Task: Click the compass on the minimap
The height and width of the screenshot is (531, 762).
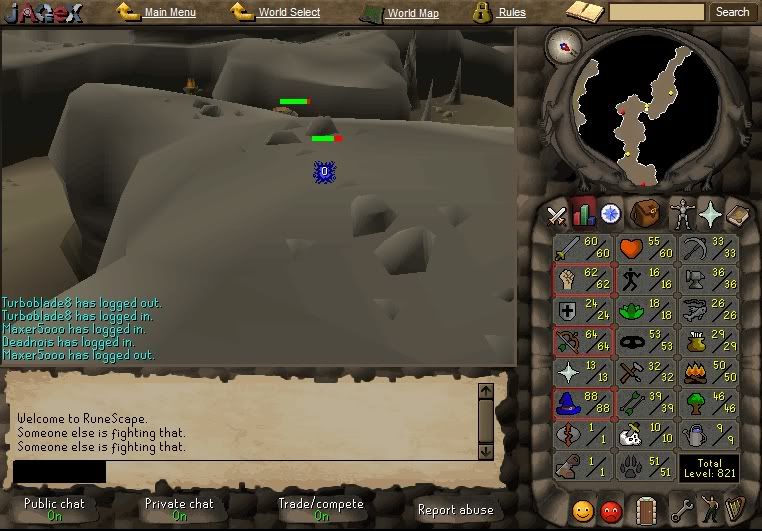Action: (x=570, y=47)
